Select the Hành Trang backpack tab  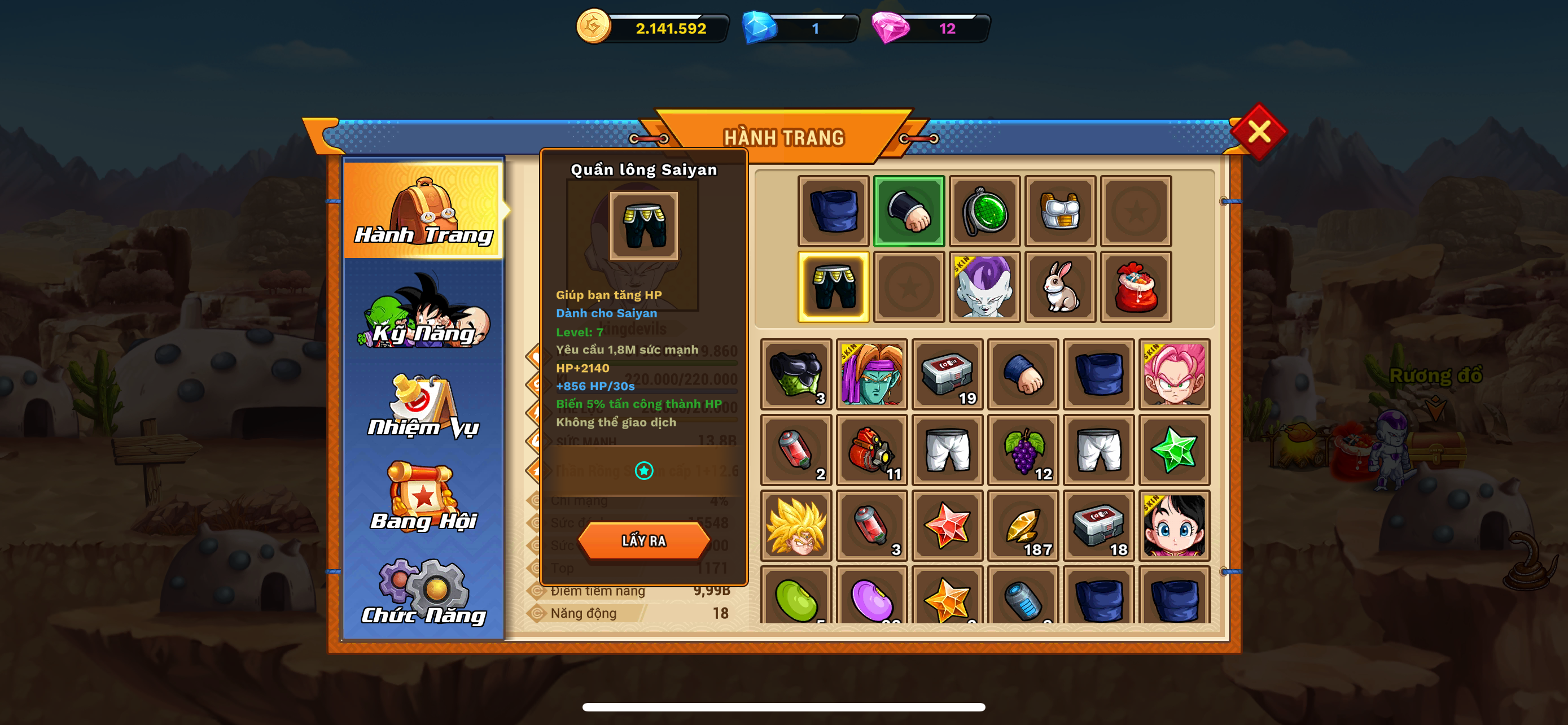tap(424, 210)
